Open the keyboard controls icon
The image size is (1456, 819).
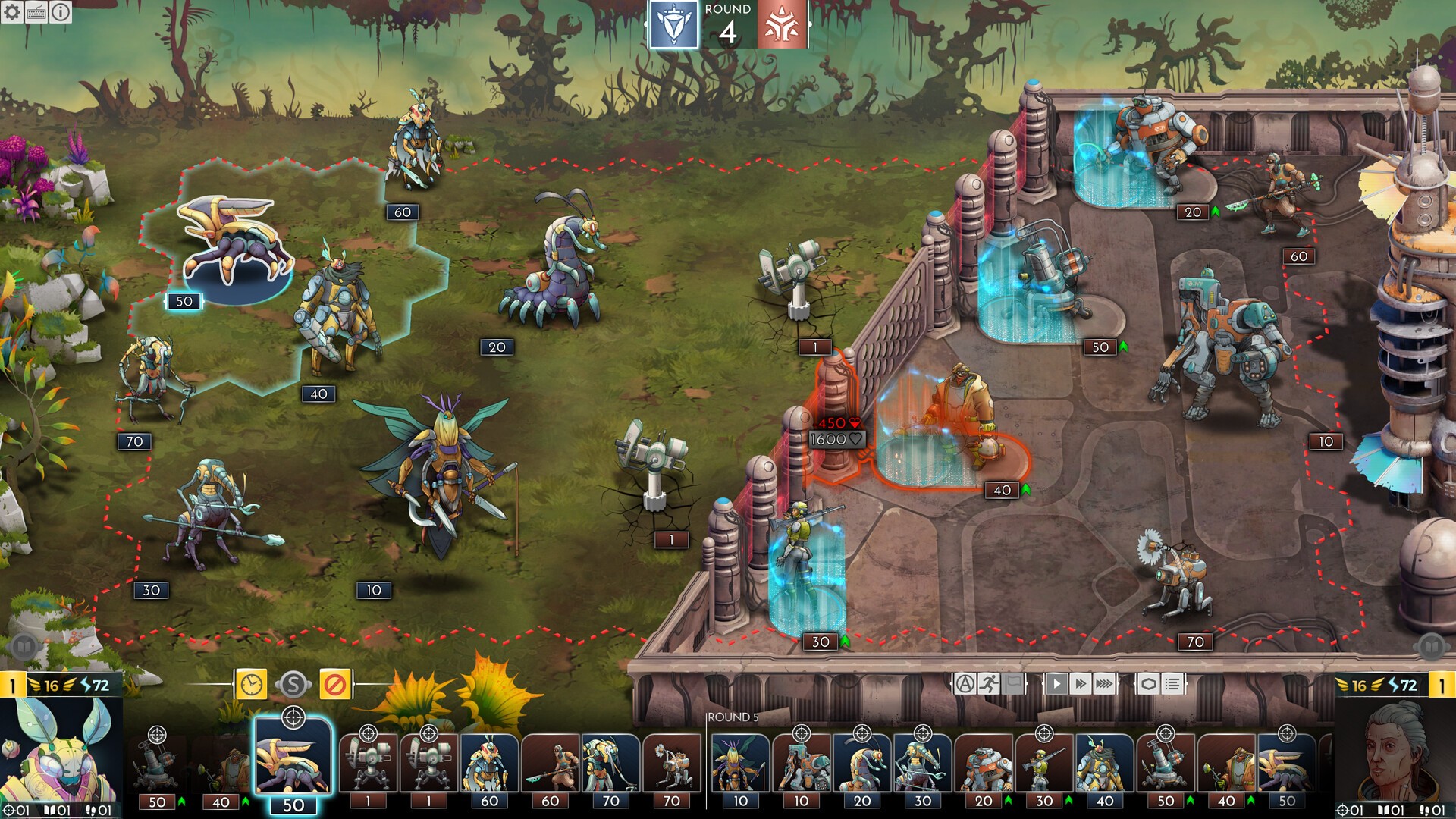[36, 11]
